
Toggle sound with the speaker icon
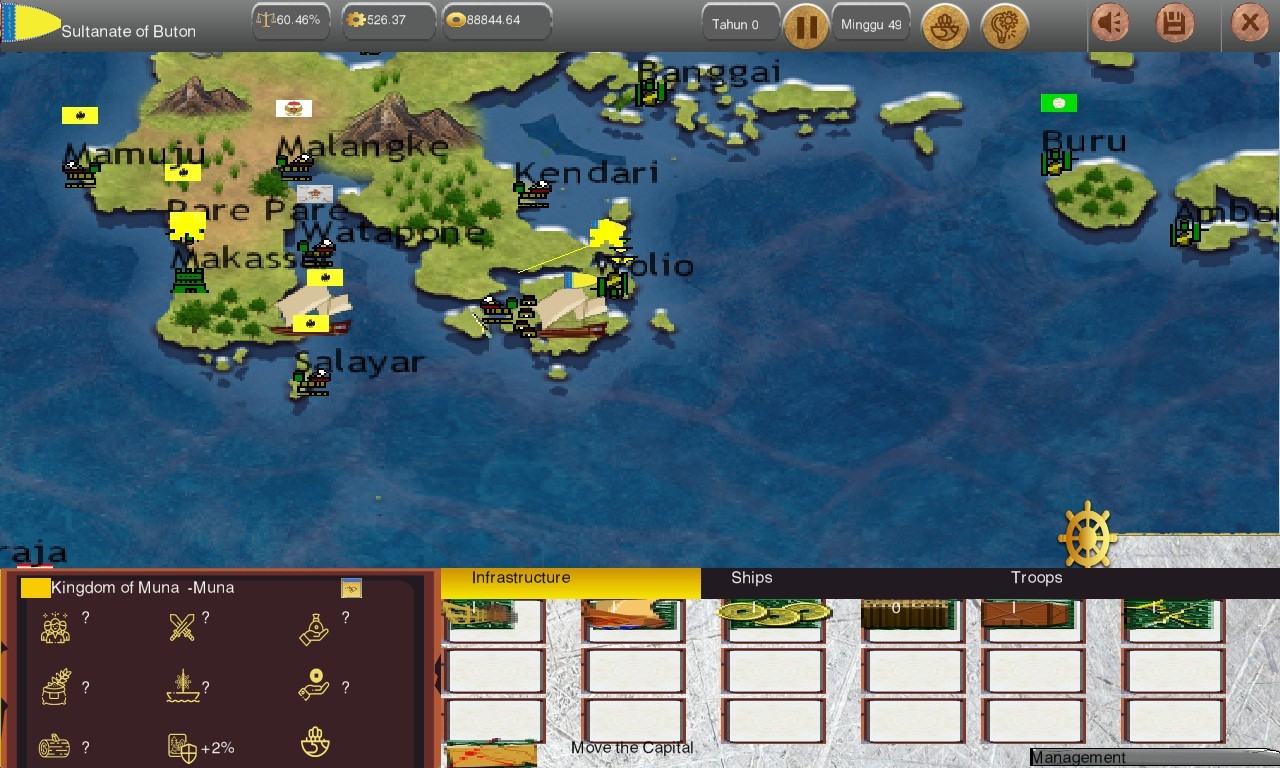coord(1110,22)
